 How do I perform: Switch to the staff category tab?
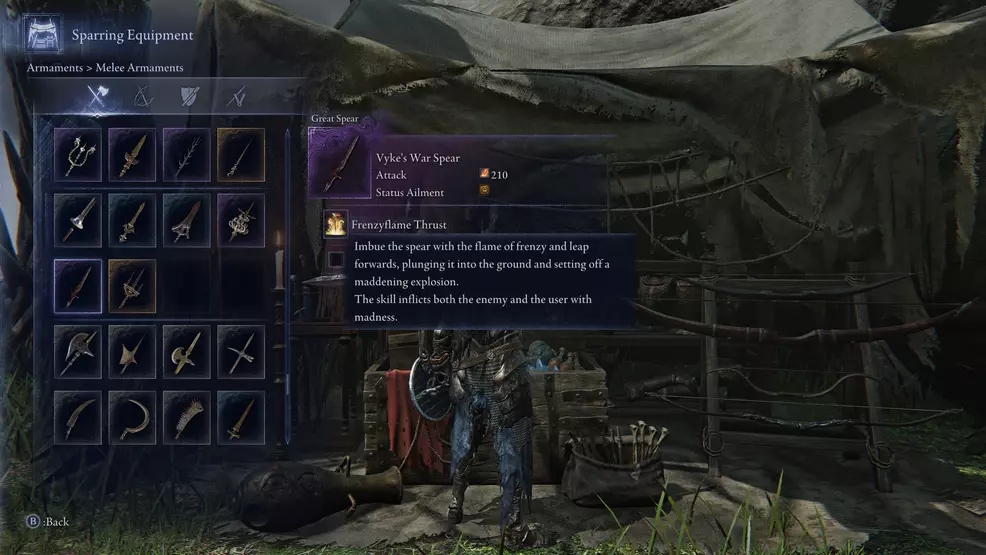pyautogui.click(x=236, y=97)
